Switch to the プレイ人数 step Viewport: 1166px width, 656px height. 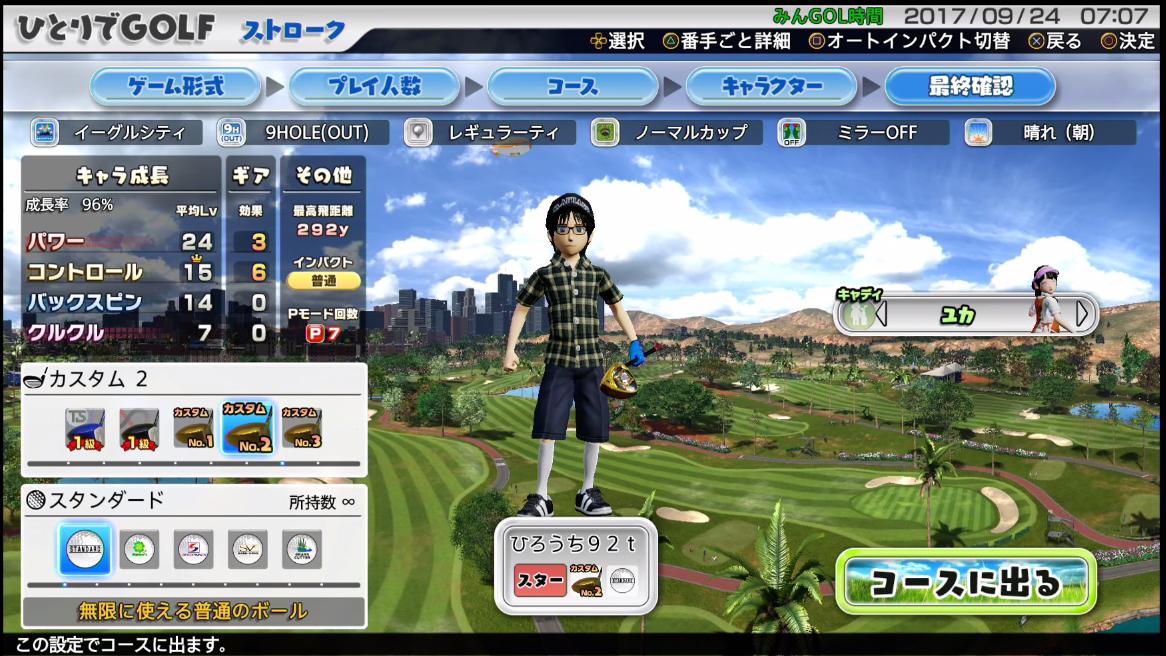click(x=374, y=87)
